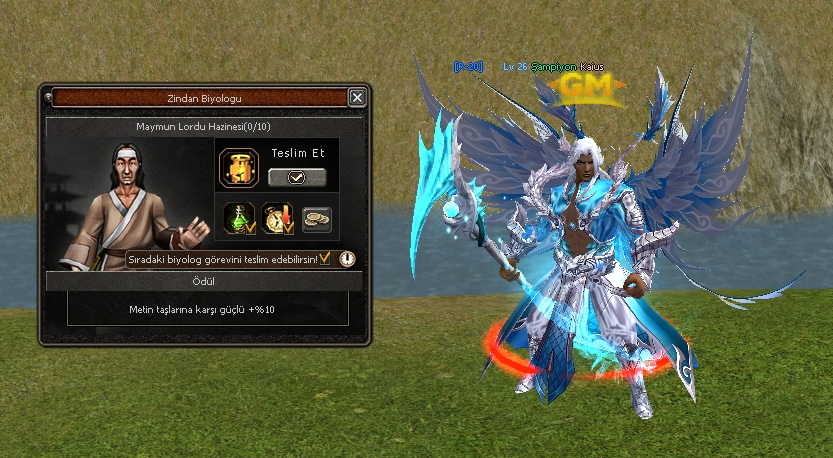Select the golden Maymun Lordu Hazinesi item slot

pyautogui.click(x=240, y=165)
